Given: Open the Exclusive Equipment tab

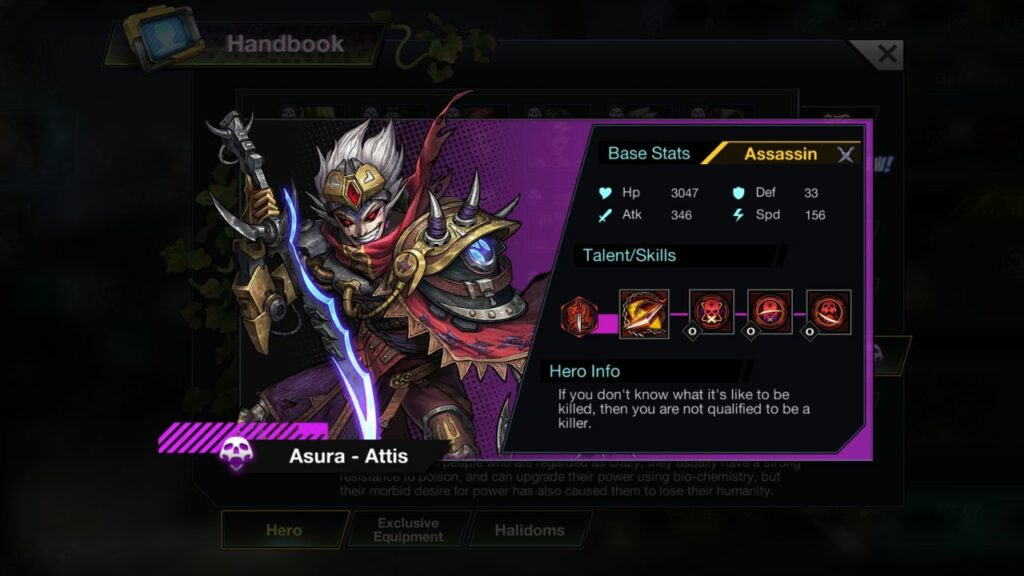Looking at the screenshot, I should [408, 530].
